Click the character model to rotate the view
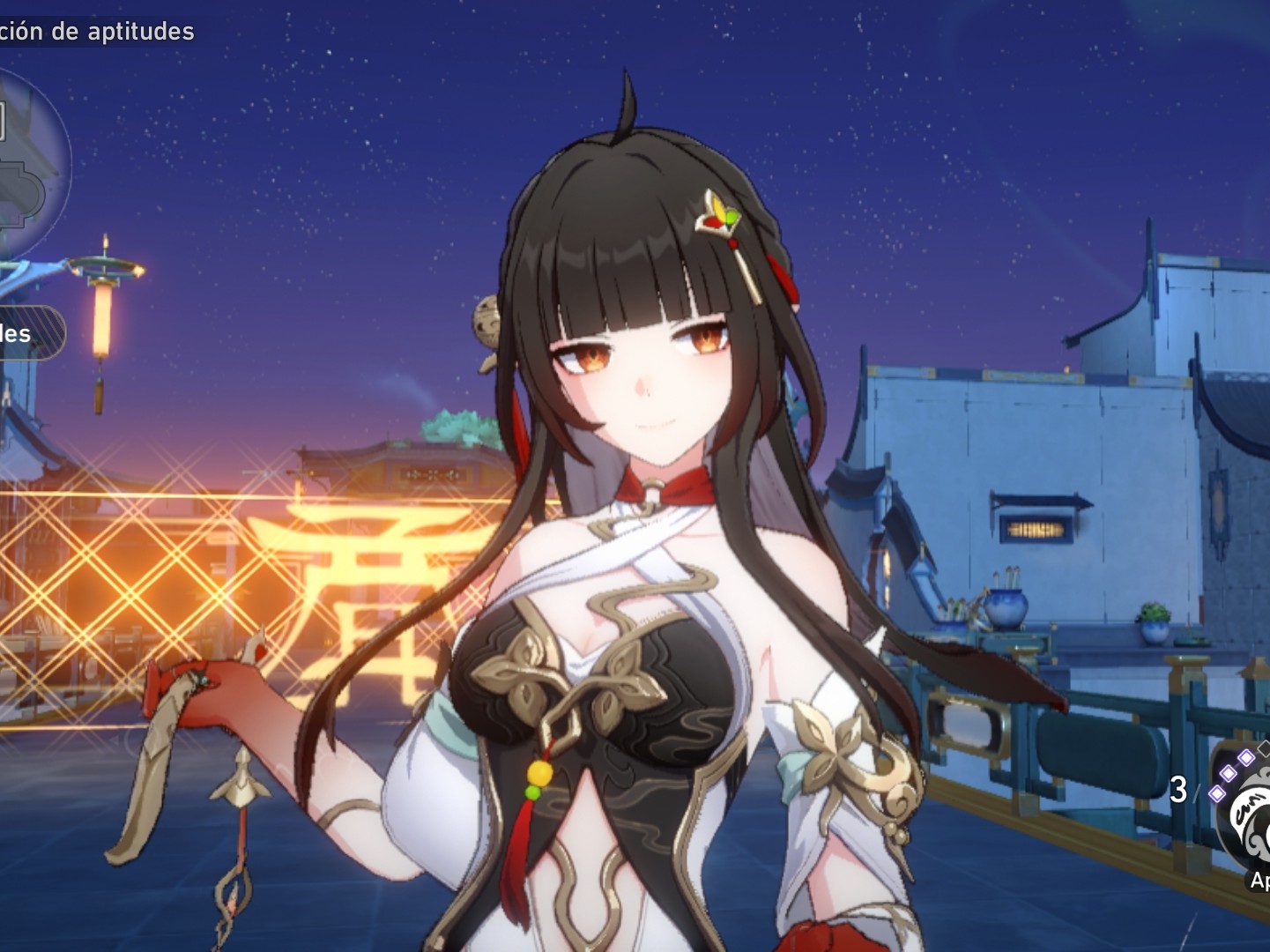This screenshot has width=1270, height=952. (635, 529)
